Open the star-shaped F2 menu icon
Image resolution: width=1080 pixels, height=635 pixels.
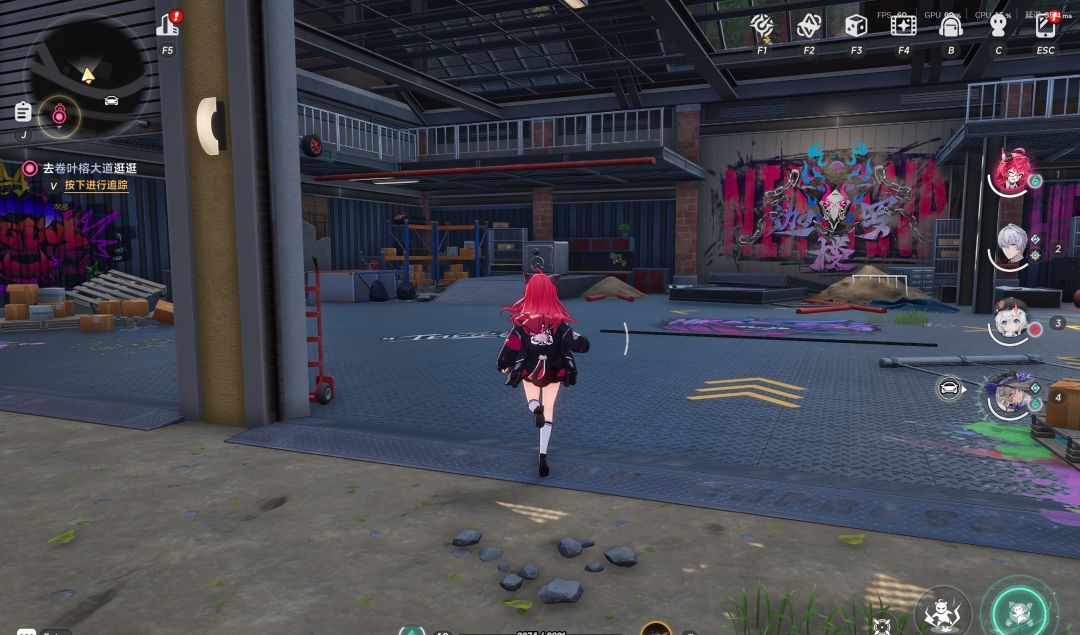pos(808,26)
